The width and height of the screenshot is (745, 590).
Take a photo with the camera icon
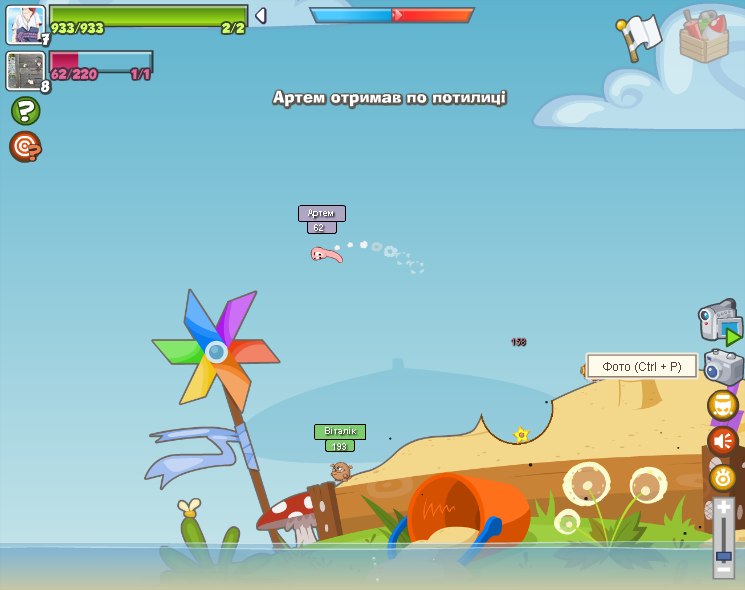723,367
